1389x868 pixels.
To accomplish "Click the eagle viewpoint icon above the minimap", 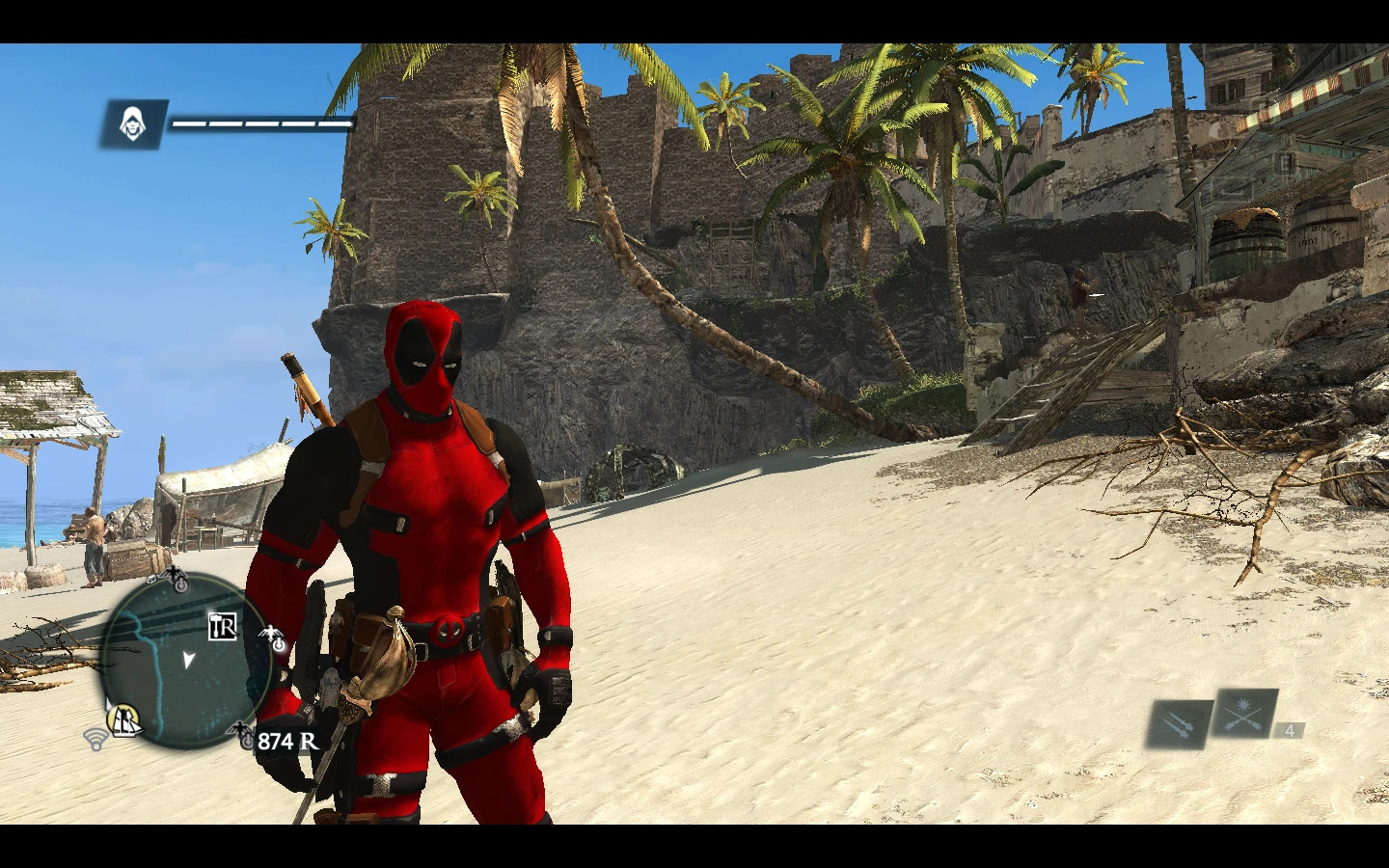I will tap(173, 576).
